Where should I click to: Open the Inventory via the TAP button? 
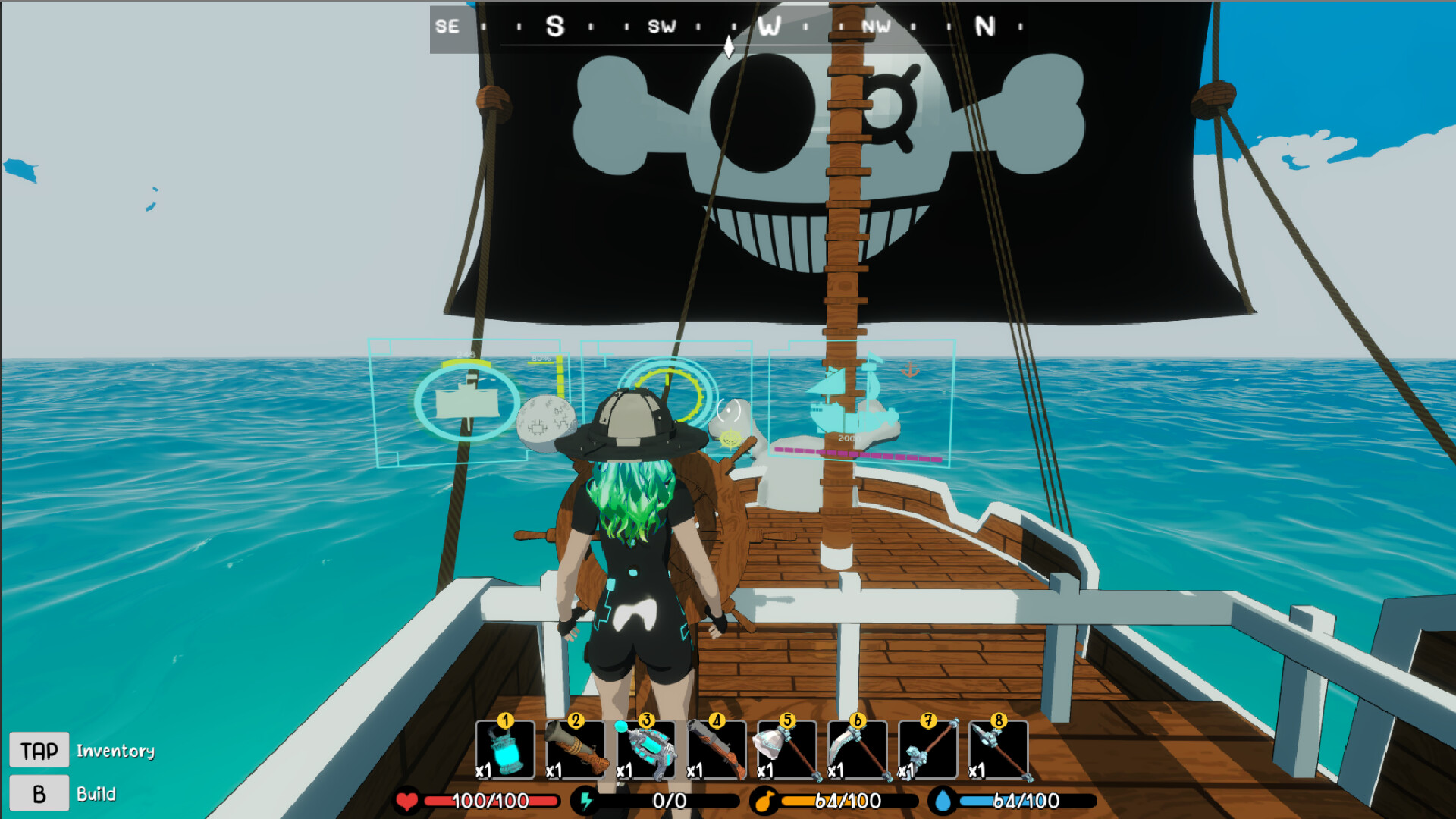pyautogui.click(x=40, y=749)
